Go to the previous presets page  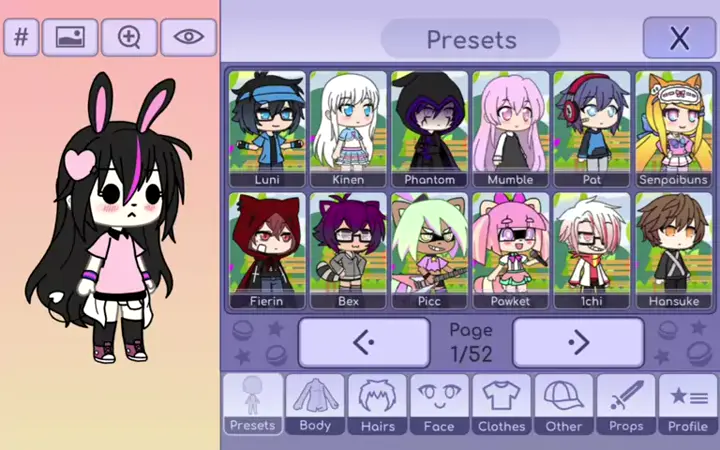click(x=364, y=343)
